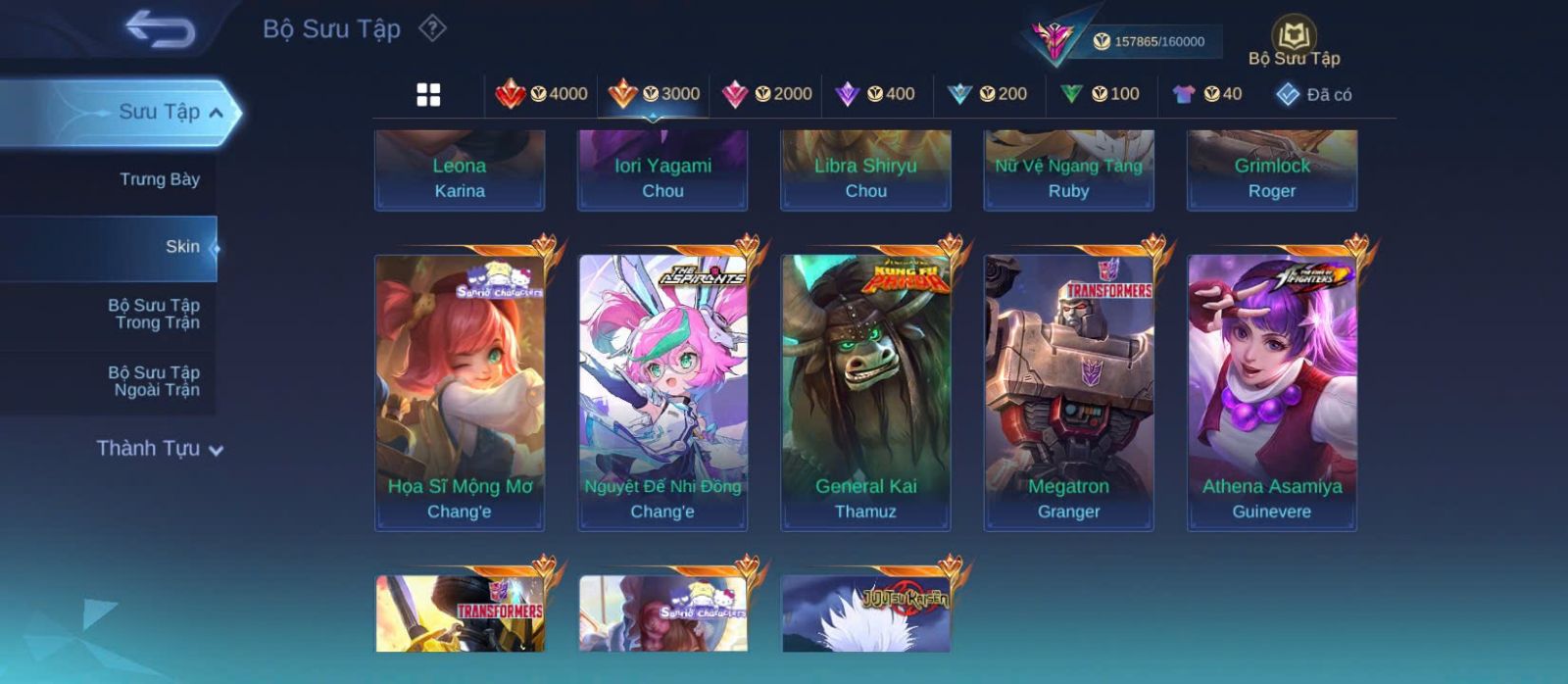Open the Trưng Bày menu entry
Screen dimensions: 1568x684
[159, 179]
